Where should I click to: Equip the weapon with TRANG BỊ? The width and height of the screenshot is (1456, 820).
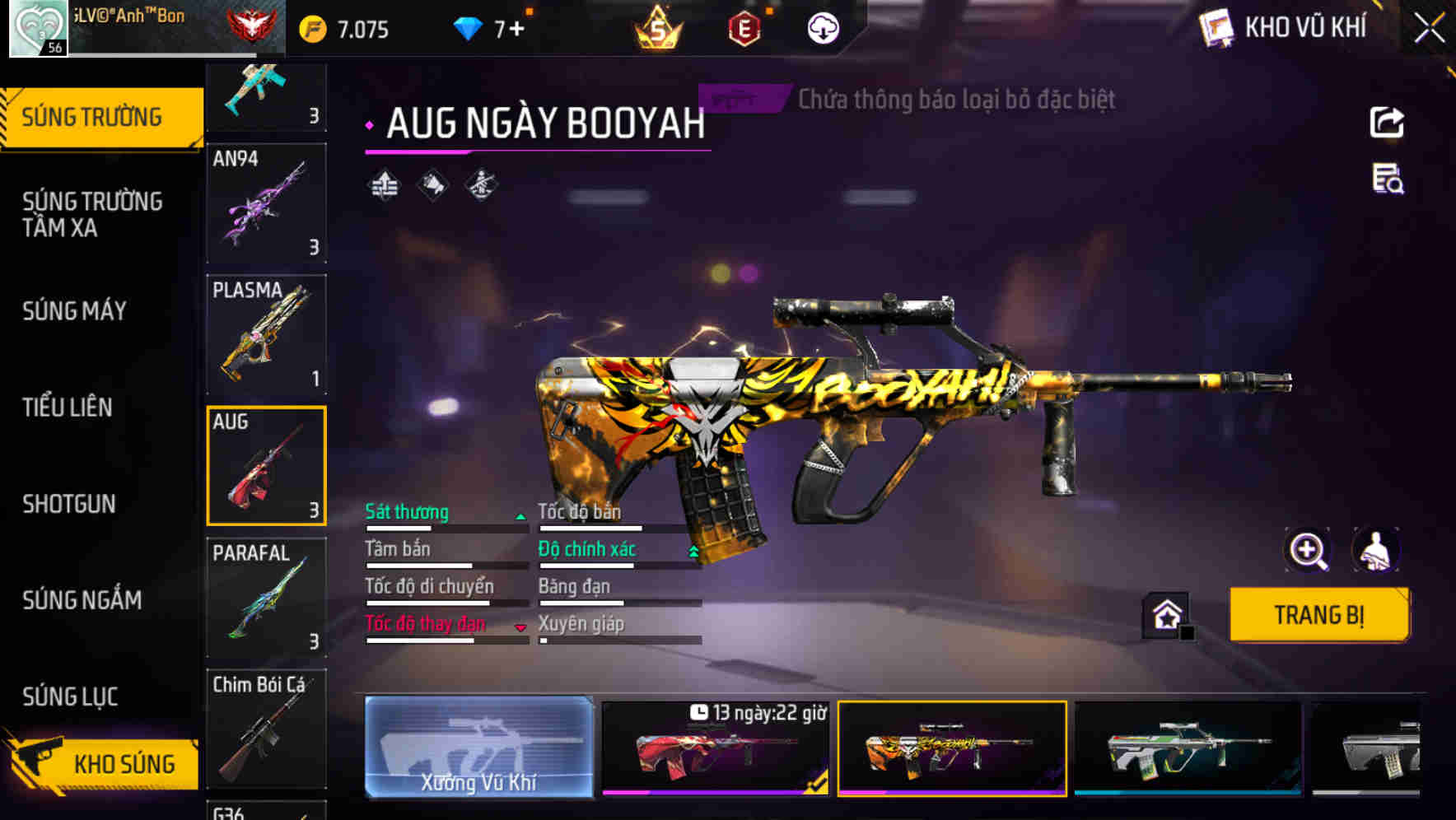(1318, 614)
